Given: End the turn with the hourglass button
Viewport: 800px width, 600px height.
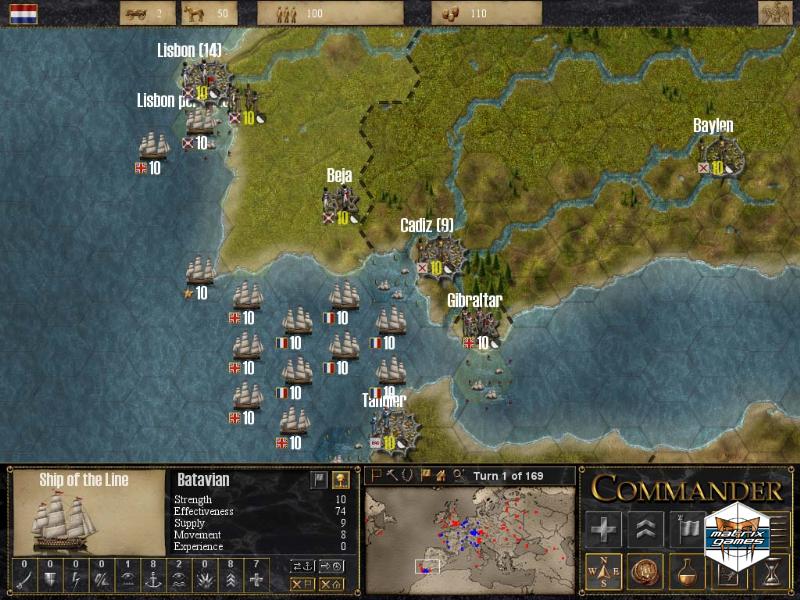Looking at the screenshot, I should (771, 571).
